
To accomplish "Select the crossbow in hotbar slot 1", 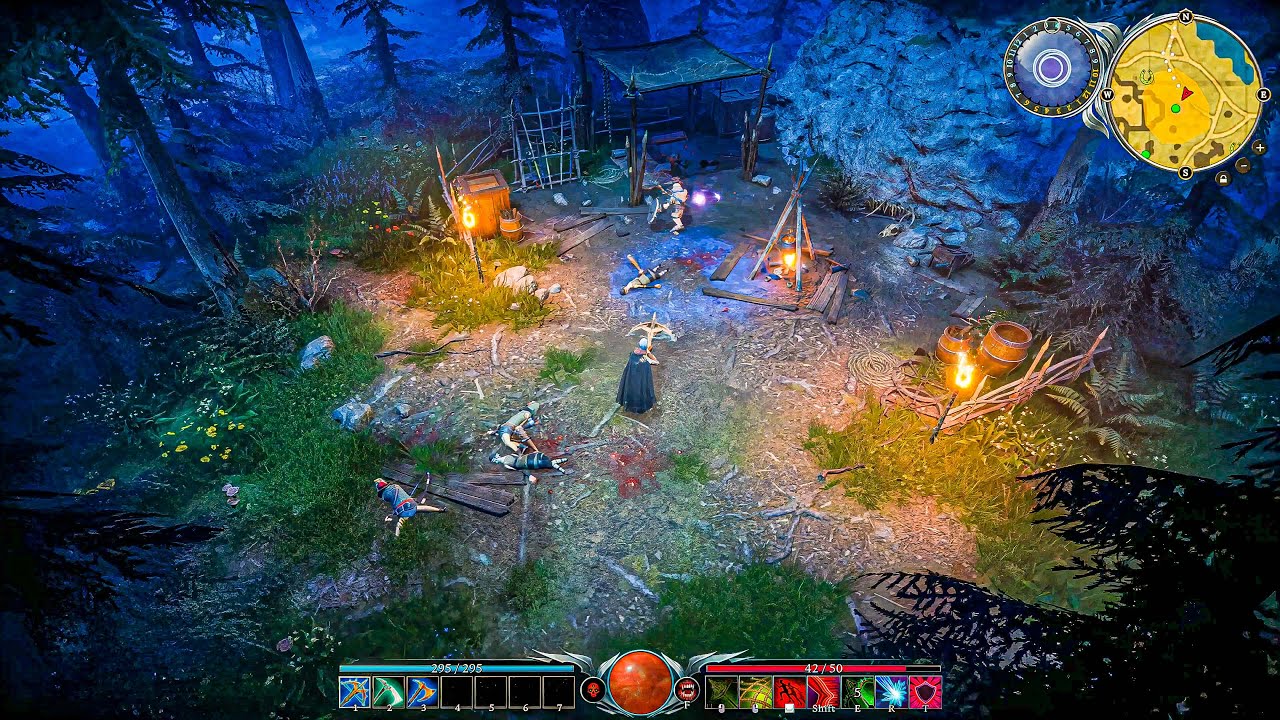I will tap(355, 692).
